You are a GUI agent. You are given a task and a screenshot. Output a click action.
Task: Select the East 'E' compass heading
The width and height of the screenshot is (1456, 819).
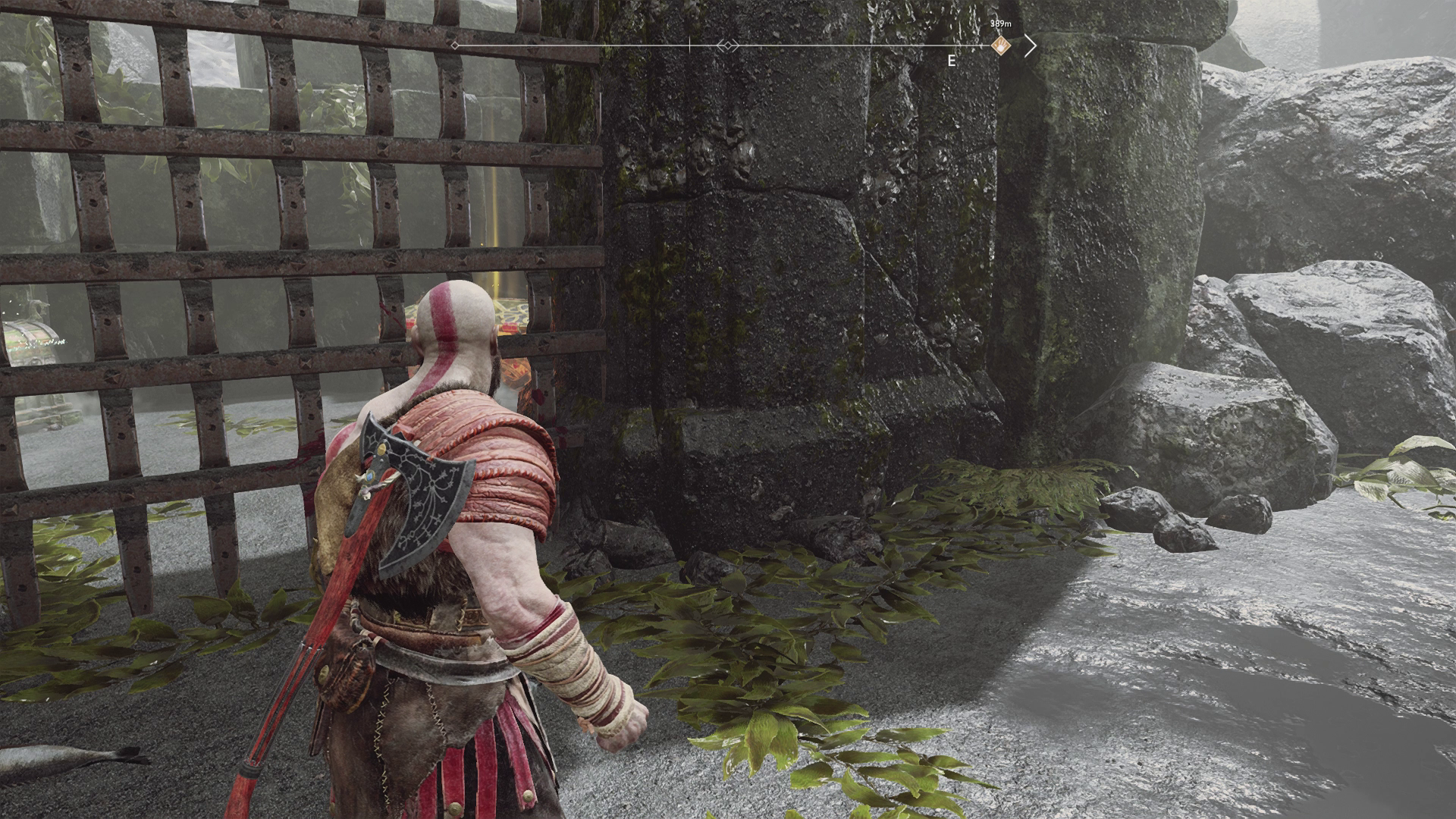coord(952,61)
